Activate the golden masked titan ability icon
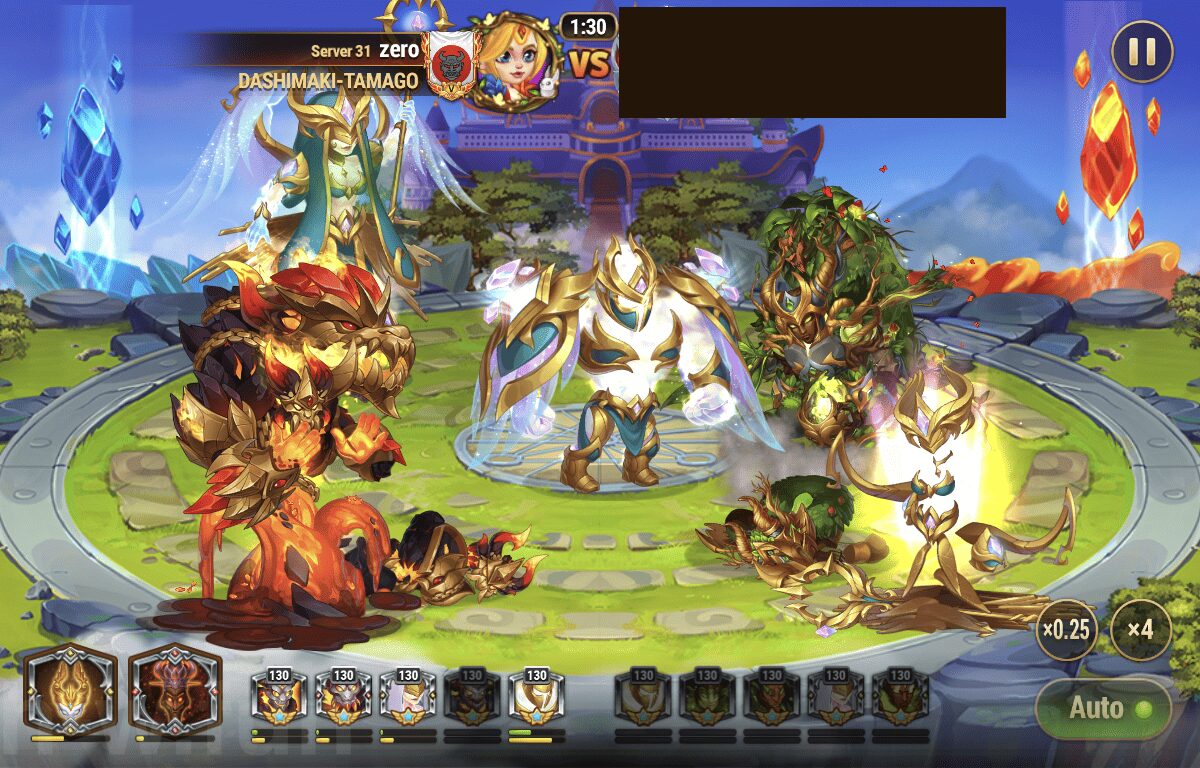 click(70, 690)
